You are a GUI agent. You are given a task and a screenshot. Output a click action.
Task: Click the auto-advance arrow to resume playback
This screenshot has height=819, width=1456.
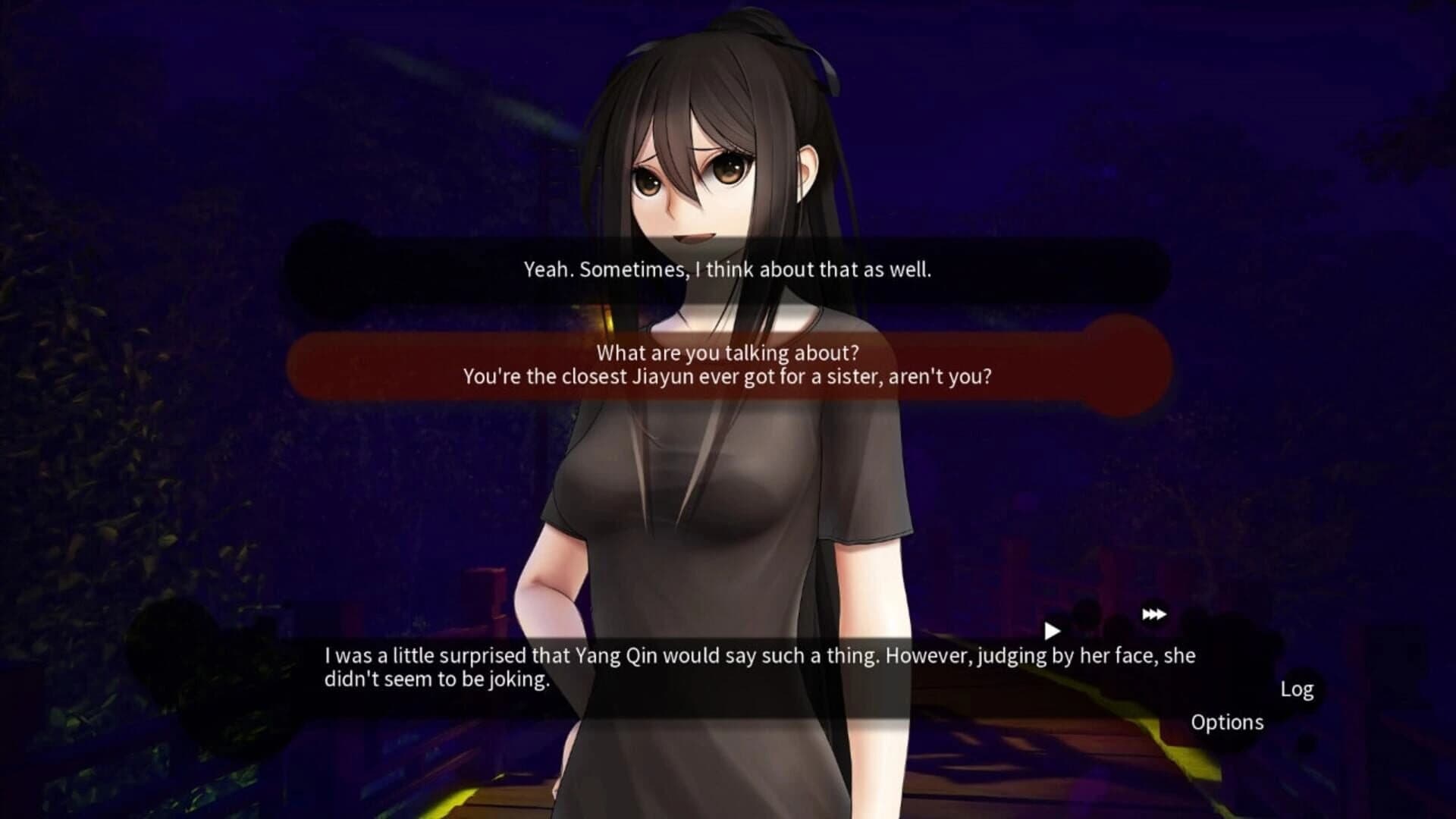click(x=1053, y=630)
